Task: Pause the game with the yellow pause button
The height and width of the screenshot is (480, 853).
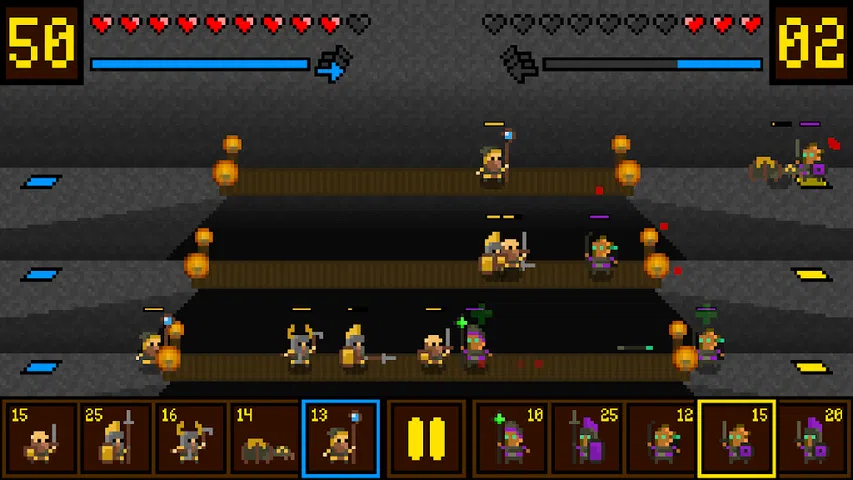Action: [x=426, y=438]
